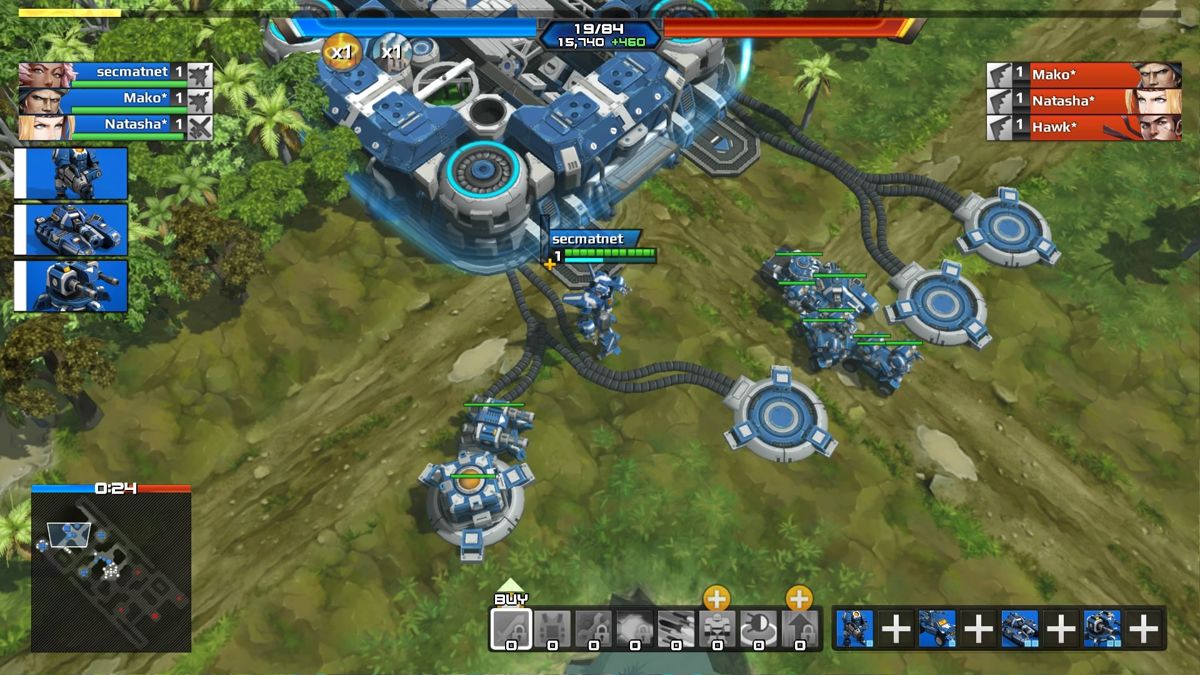1200x675 pixels.
Task: Select the locked missiles upgrade icon
Action: coord(675,628)
